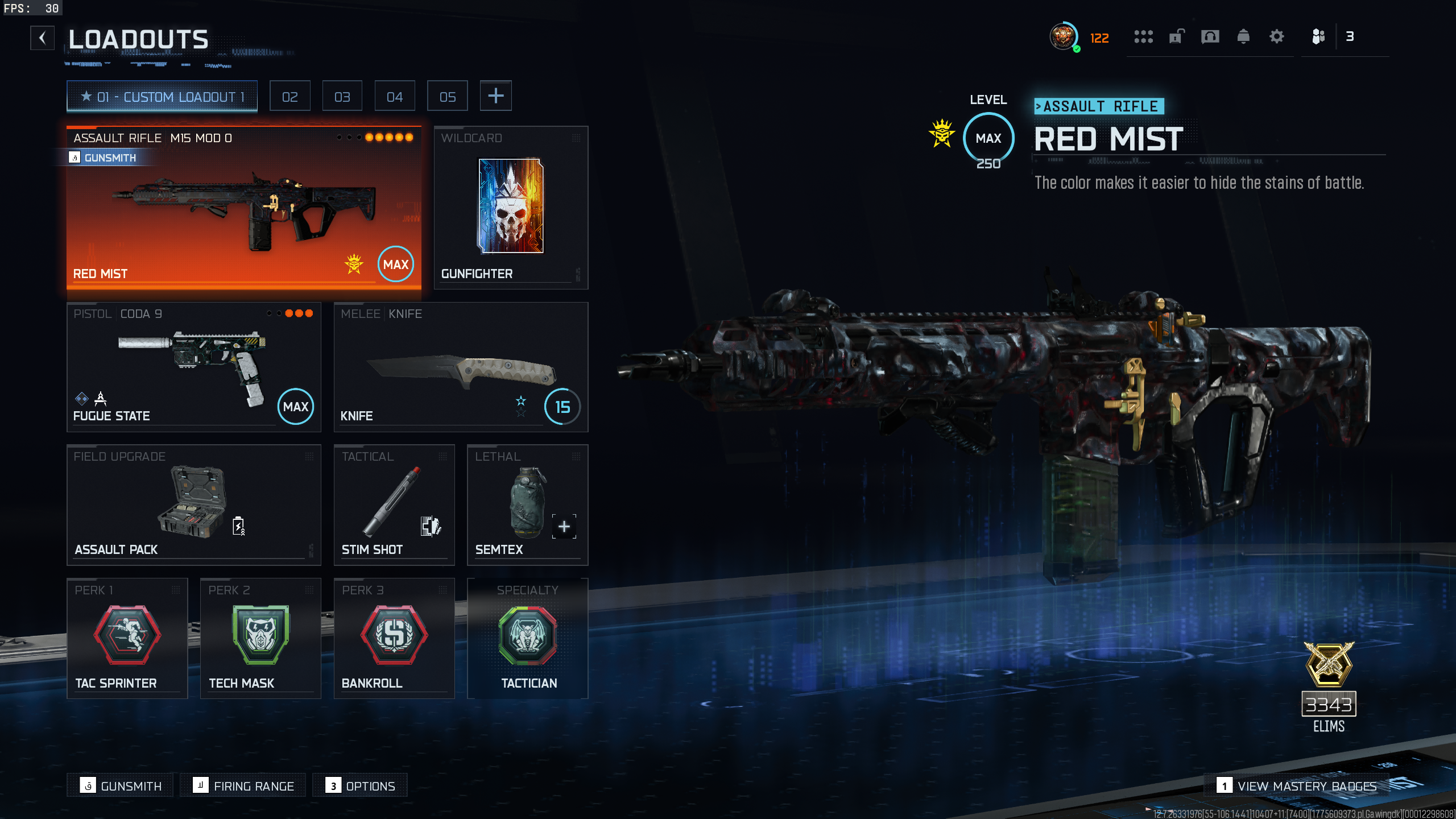Screen dimensions: 1456x819
Task: Open the settings gear icon
Action: point(1277,37)
